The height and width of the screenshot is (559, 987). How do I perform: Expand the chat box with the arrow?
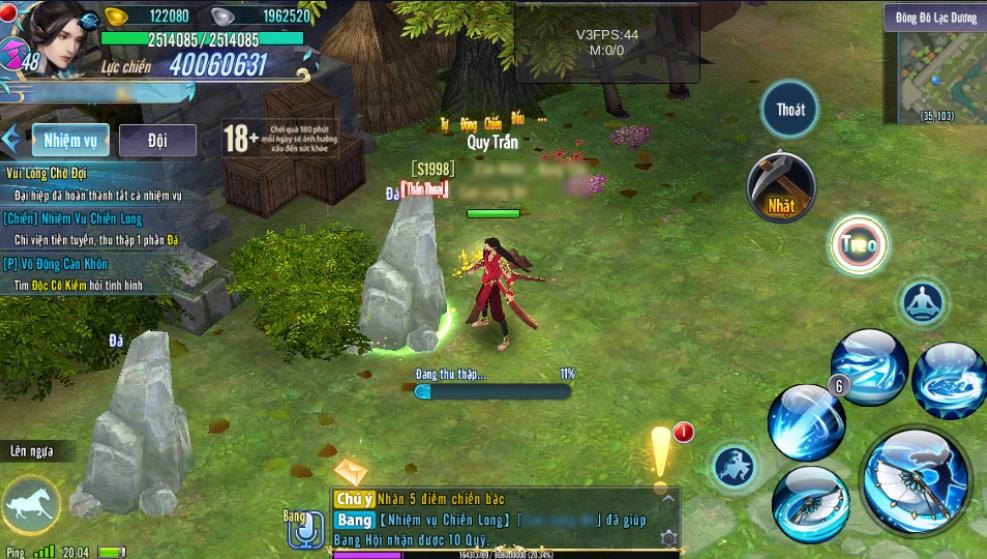click(668, 497)
